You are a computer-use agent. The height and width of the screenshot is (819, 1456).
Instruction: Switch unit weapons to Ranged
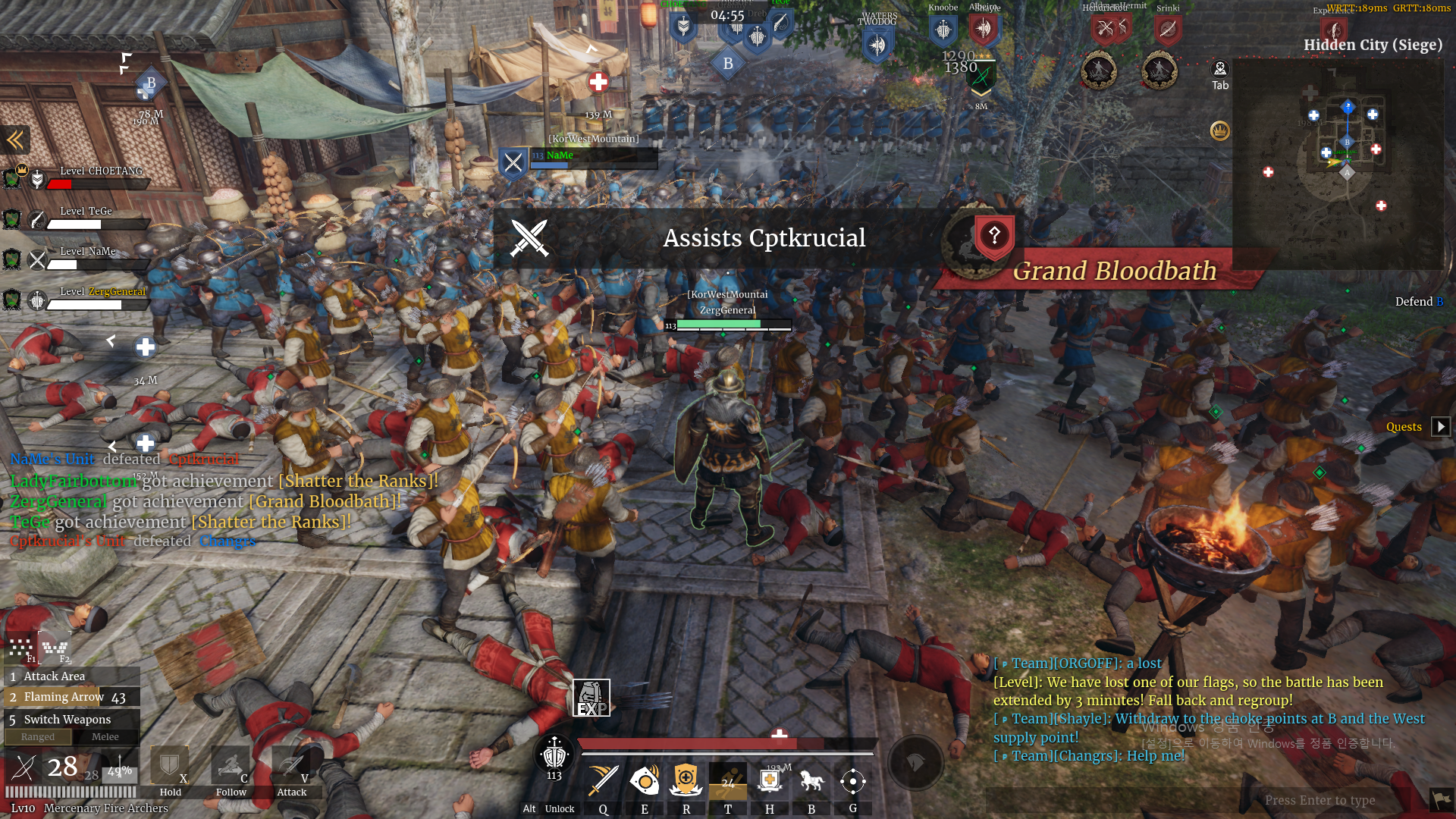pyautogui.click(x=38, y=737)
